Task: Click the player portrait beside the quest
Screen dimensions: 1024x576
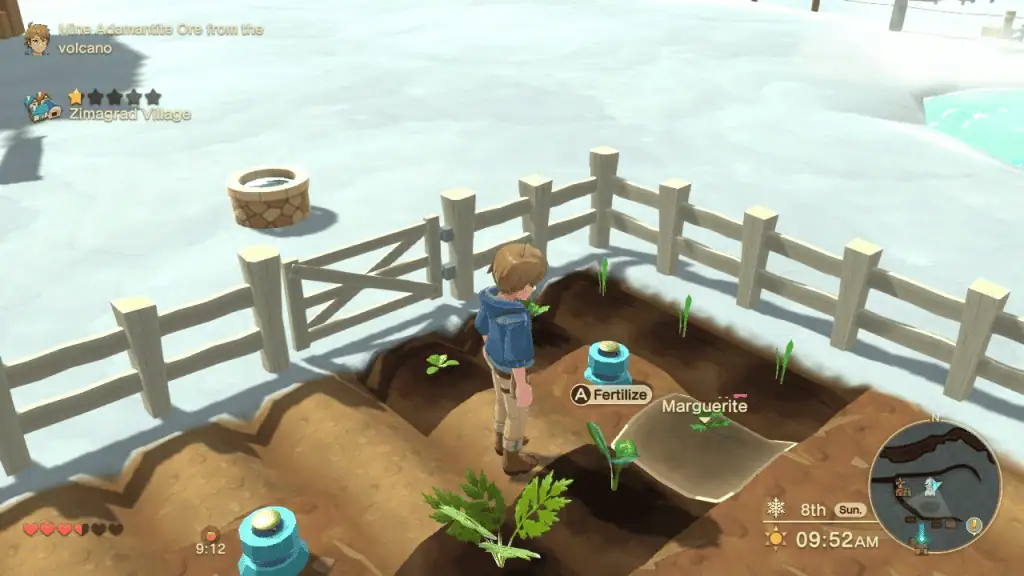Action: click(x=37, y=38)
